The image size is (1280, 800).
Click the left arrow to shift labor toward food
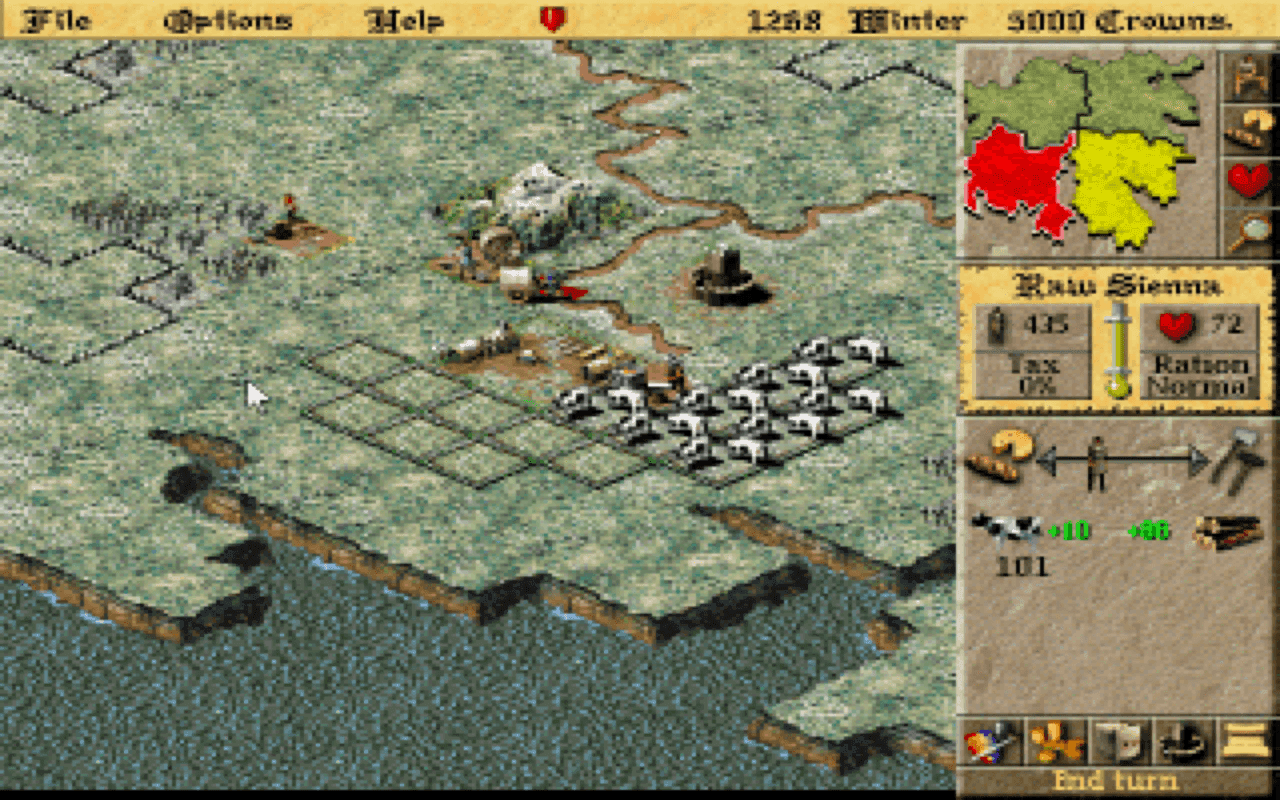click(x=1046, y=460)
